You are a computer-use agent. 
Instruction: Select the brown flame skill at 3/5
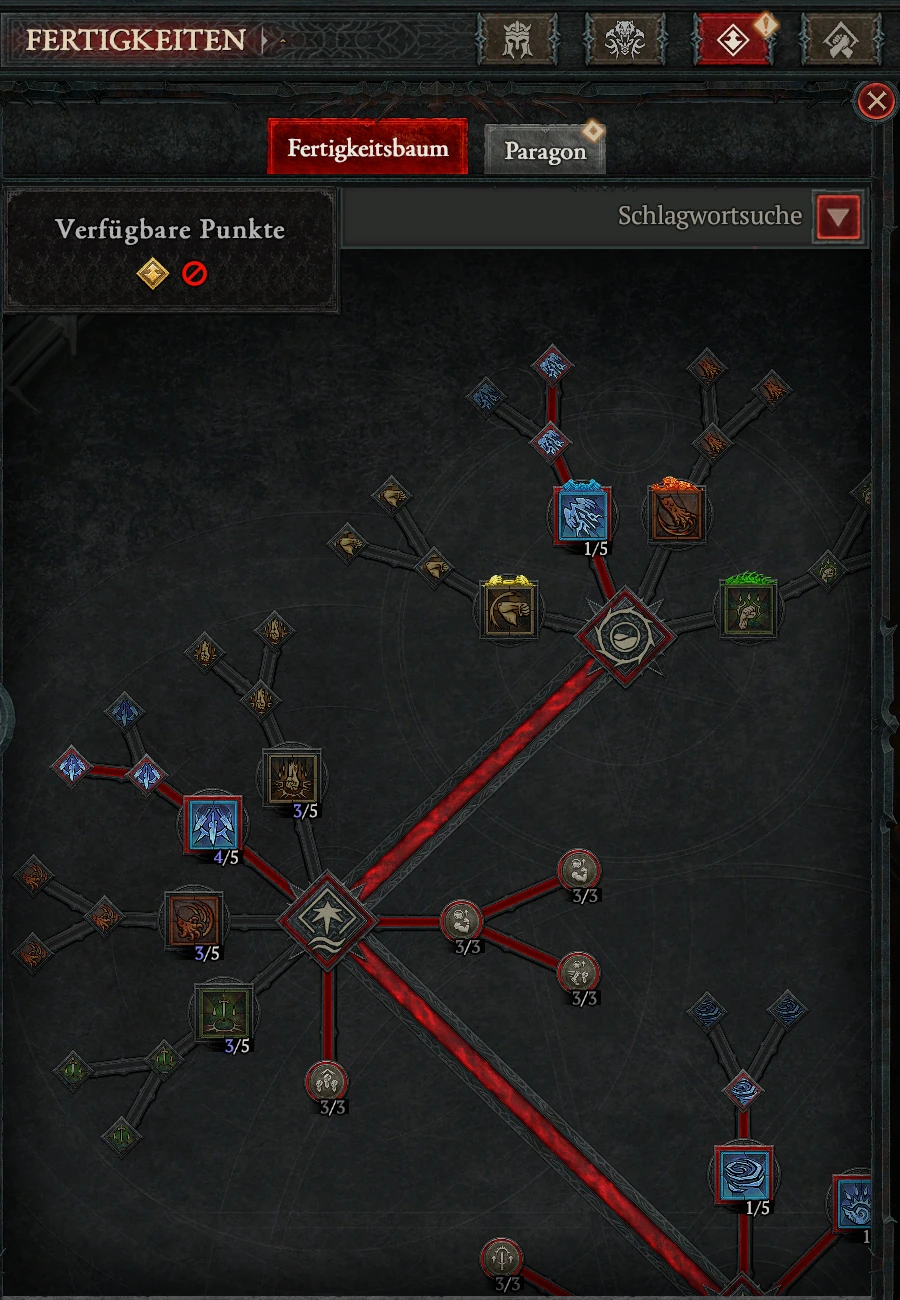[292, 777]
